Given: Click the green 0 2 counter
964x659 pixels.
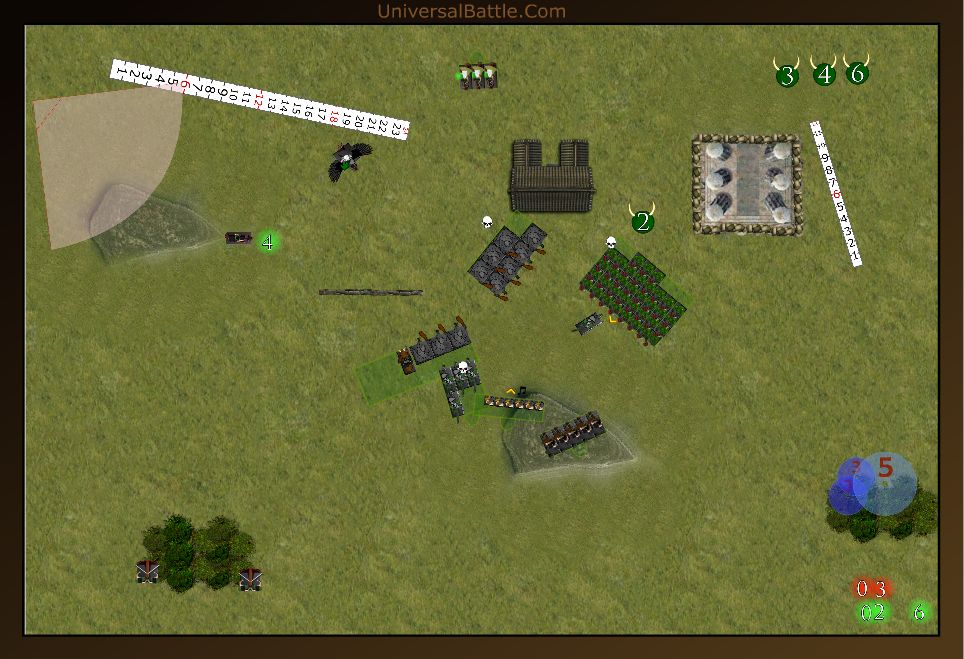Looking at the screenshot, I should [x=872, y=612].
